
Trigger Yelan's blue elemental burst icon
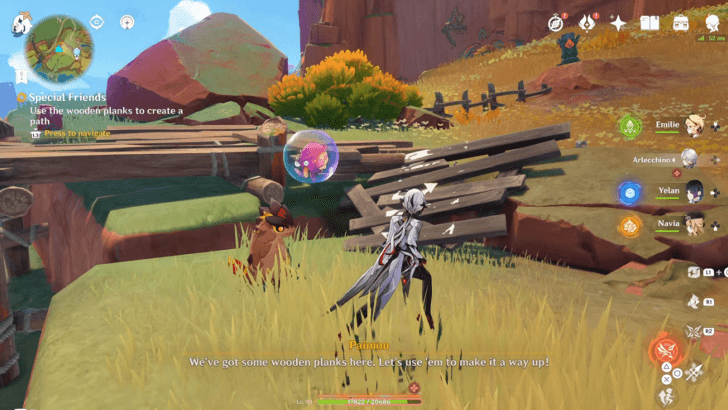coord(629,192)
